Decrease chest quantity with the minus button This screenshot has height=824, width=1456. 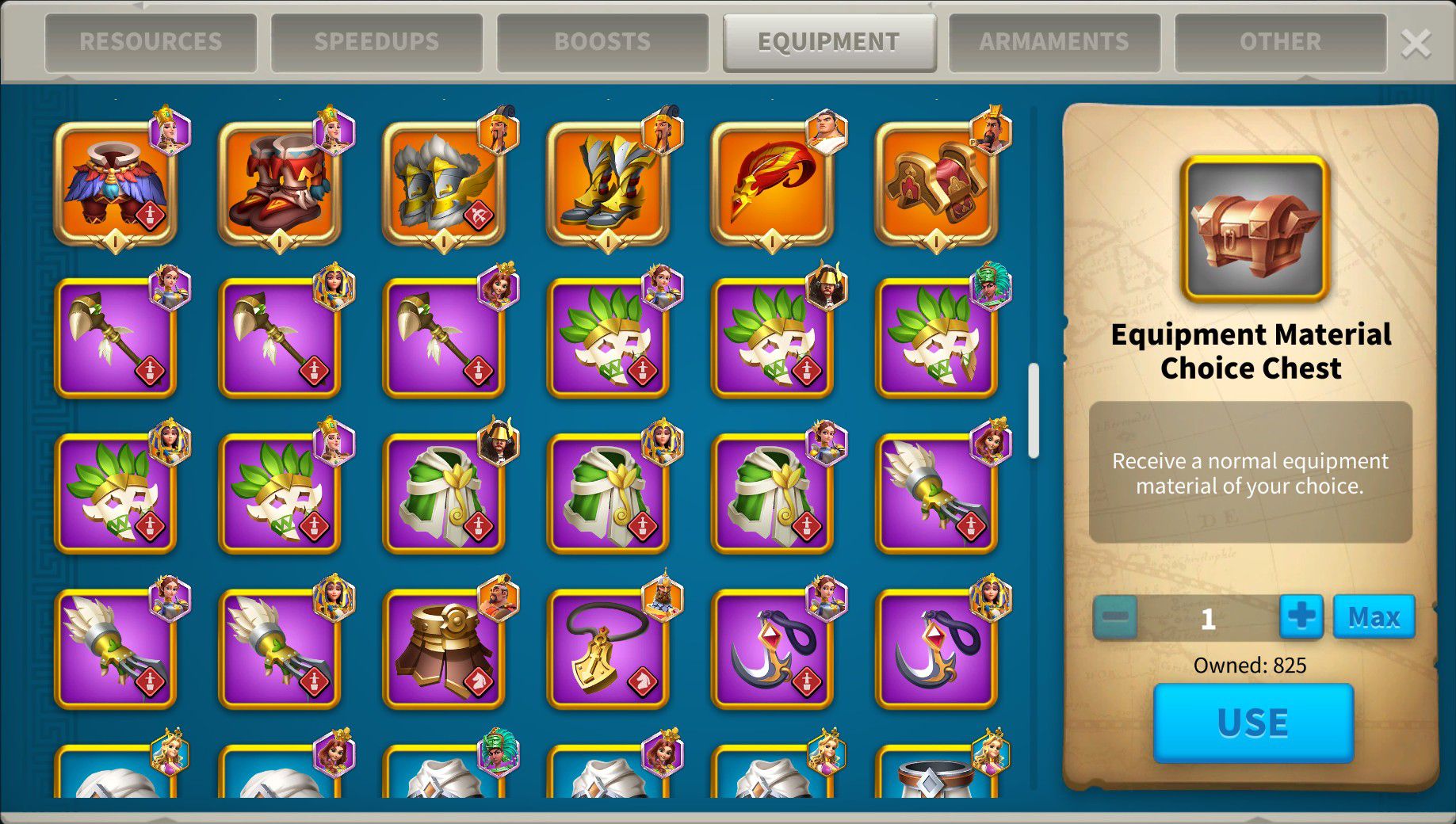pos(1115,616)
